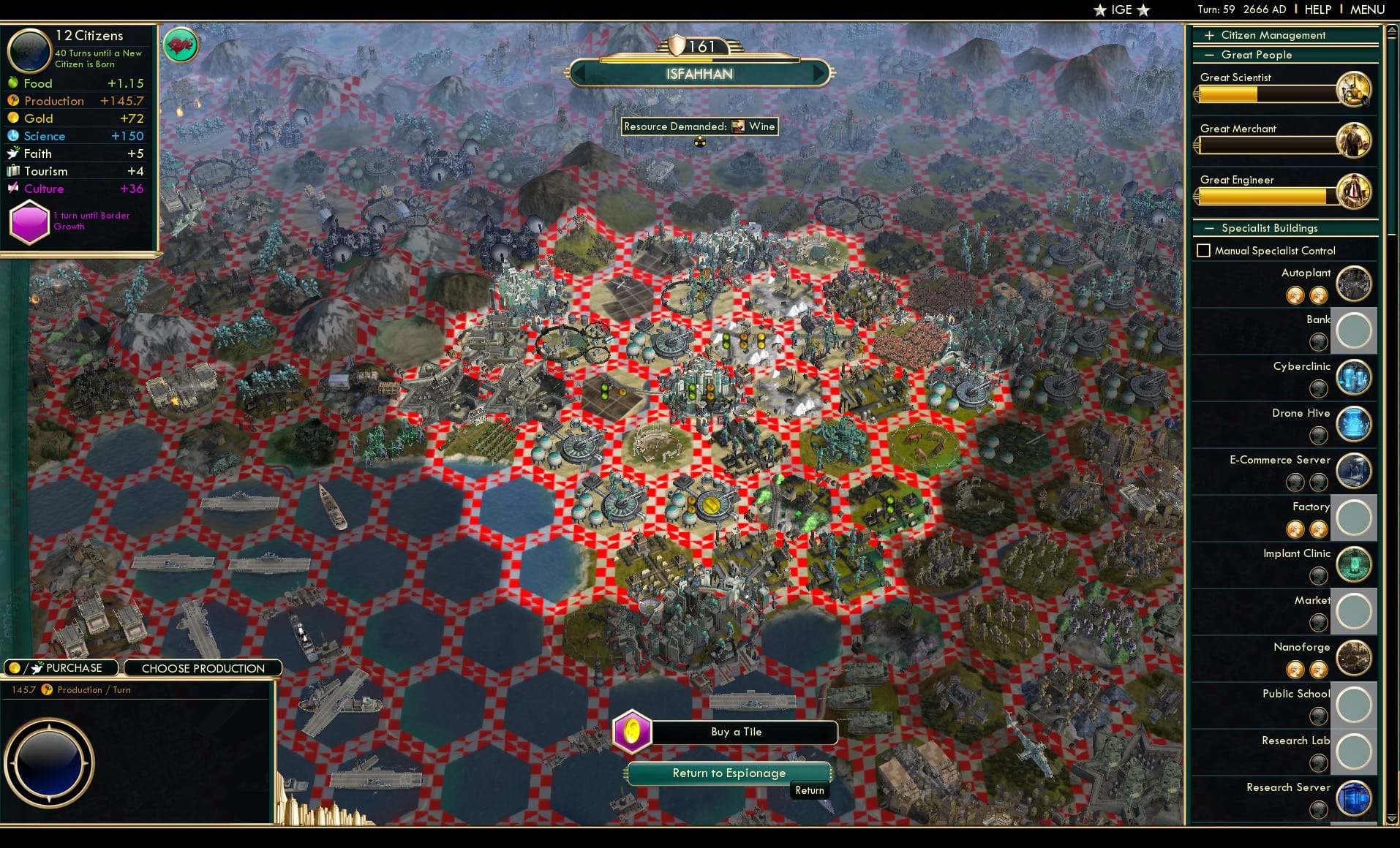Viewport: 1400px width, 848px height.
Task: Click the Nanoforge building icon
Action: pos(1354,658)
